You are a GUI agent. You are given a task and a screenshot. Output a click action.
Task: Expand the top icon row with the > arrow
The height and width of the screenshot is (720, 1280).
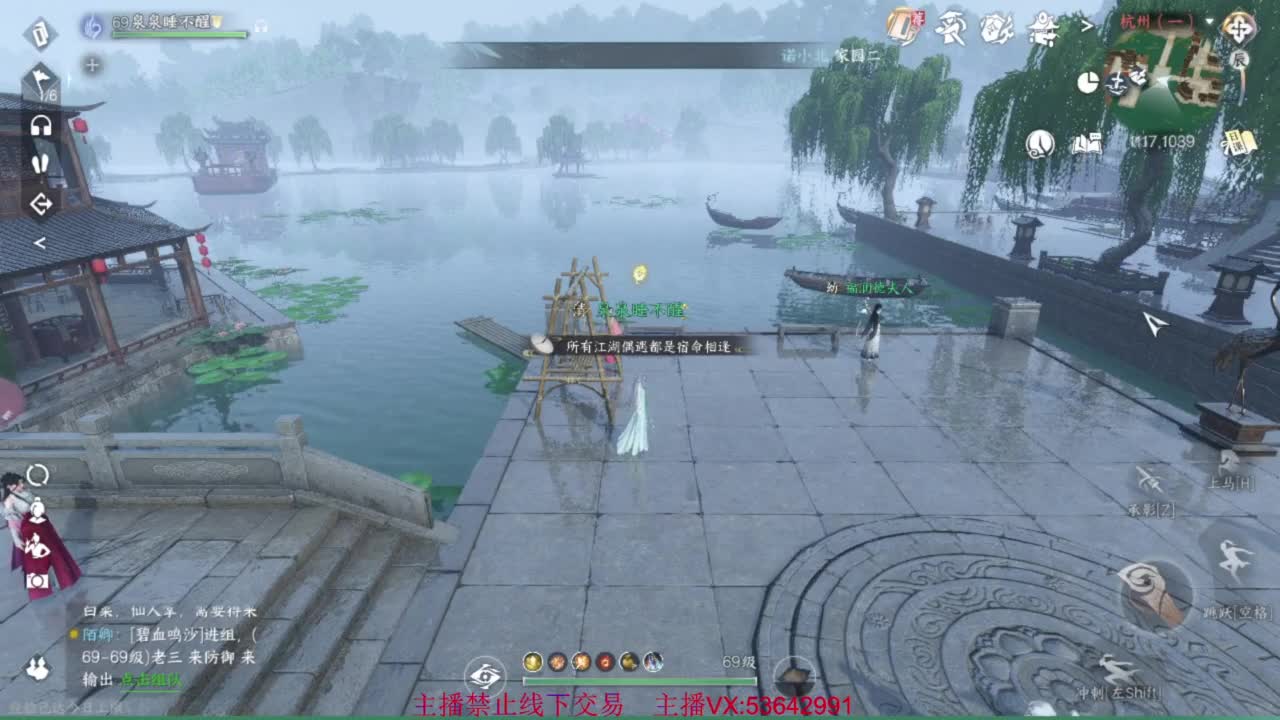(1087, 25)
